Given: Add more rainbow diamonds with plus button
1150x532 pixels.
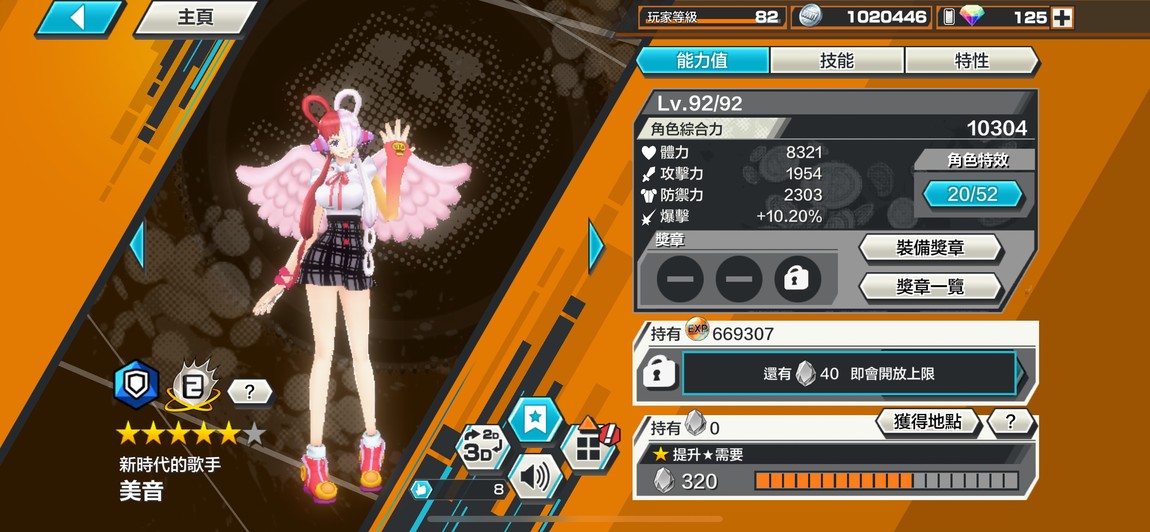Looking at the screenshot, I should pos(1062,17).
